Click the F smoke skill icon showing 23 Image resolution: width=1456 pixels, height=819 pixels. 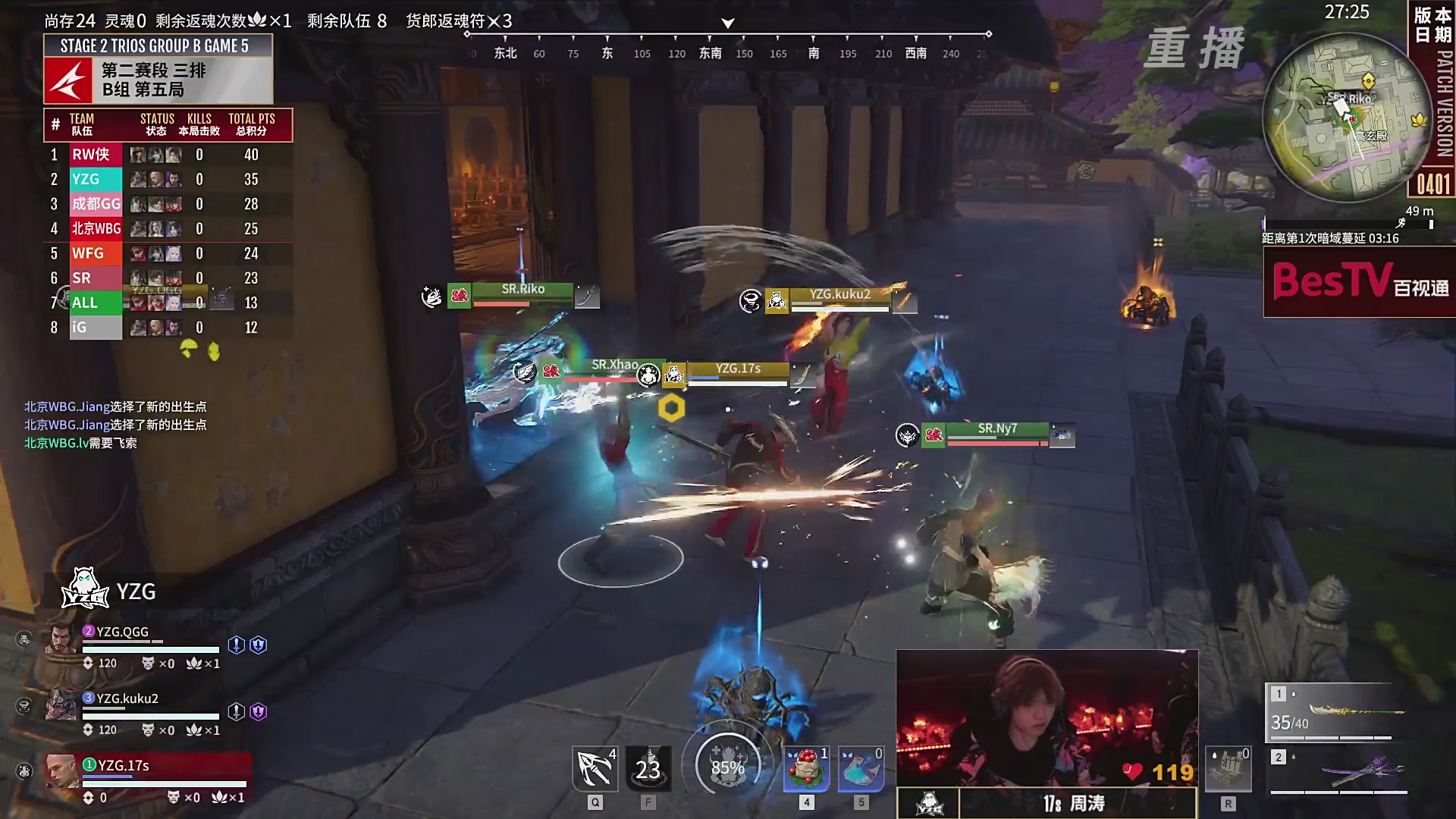coord(648,768)
